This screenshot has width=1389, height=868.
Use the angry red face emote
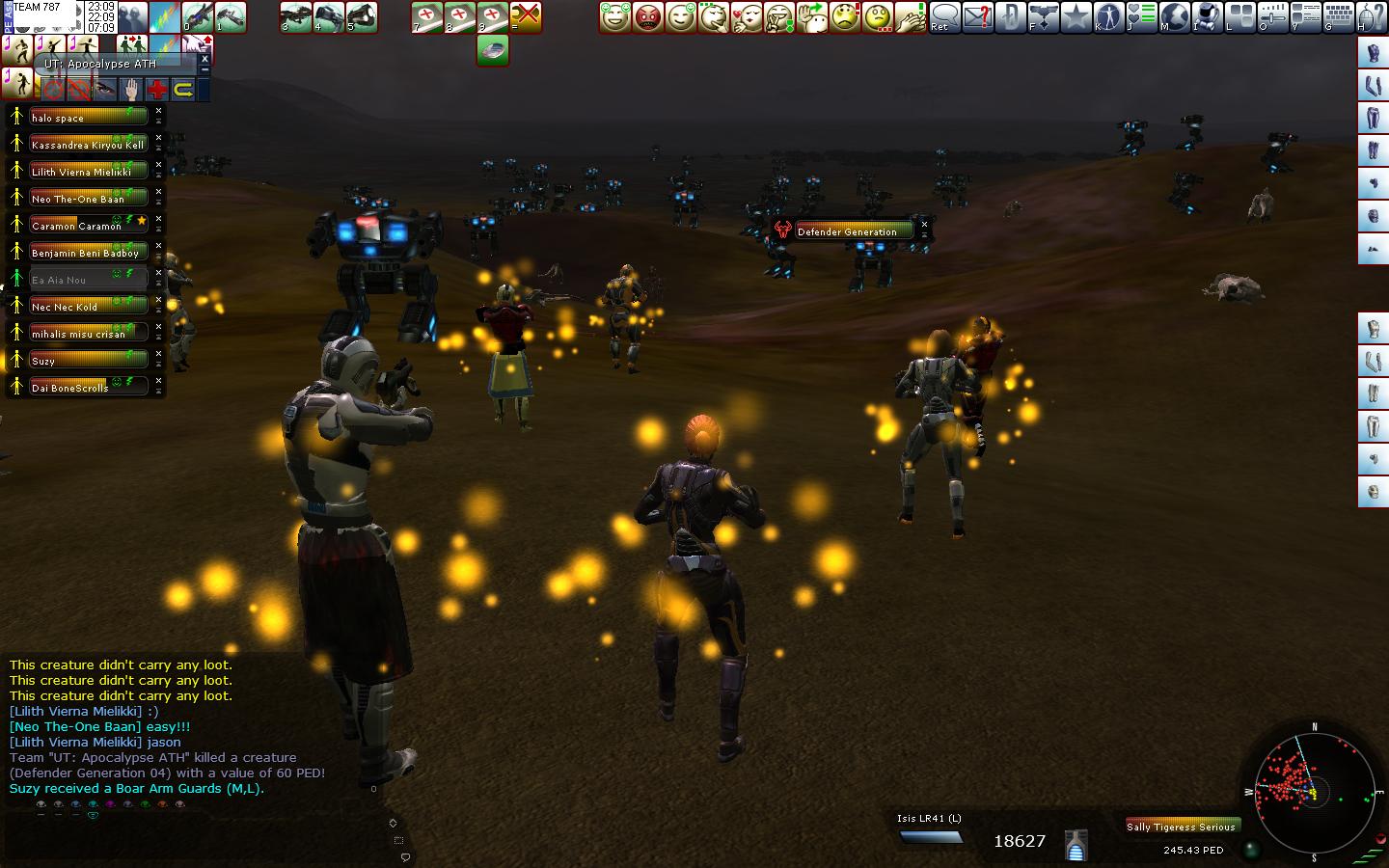tap(648, 17)
